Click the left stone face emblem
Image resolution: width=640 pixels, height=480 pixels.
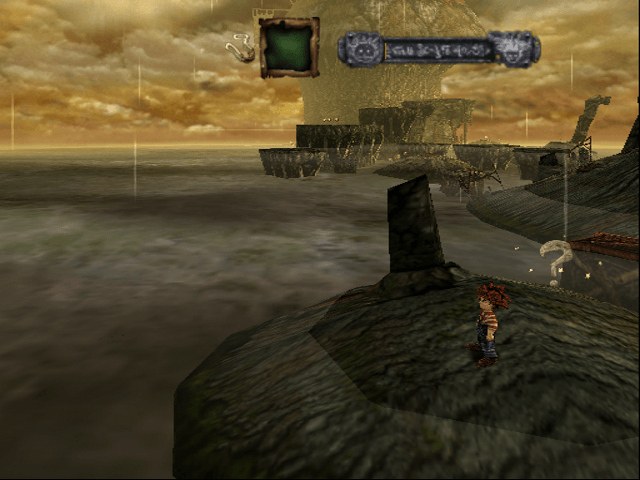tap(360, 48)
